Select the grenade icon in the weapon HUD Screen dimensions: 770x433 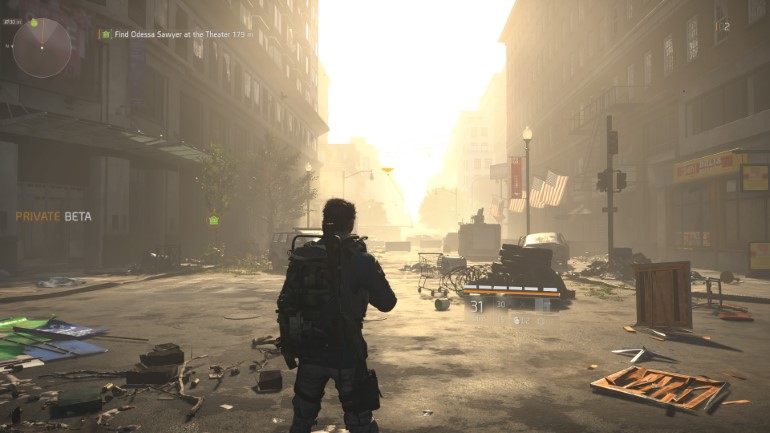(515, 320)
